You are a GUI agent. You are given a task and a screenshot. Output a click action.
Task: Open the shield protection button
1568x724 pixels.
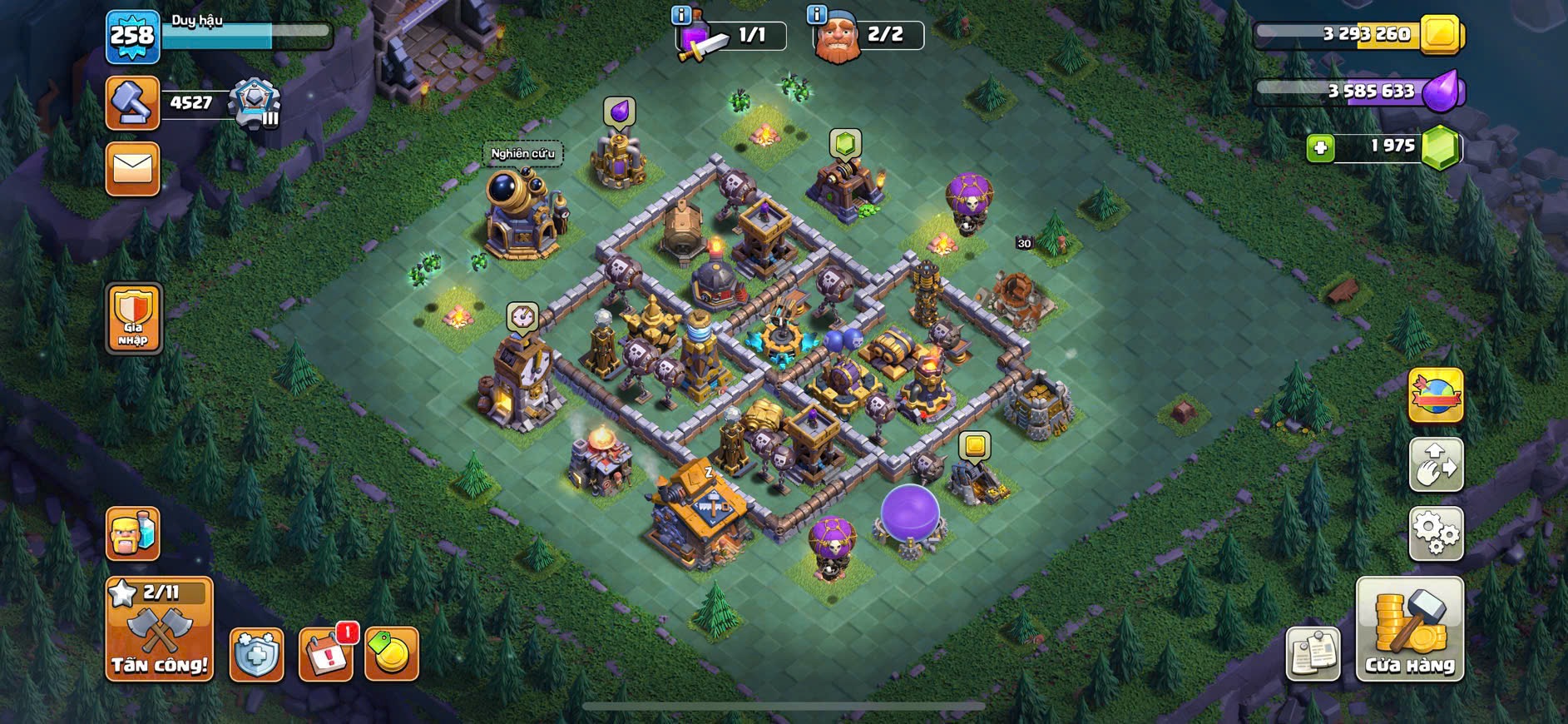point(256,655)
